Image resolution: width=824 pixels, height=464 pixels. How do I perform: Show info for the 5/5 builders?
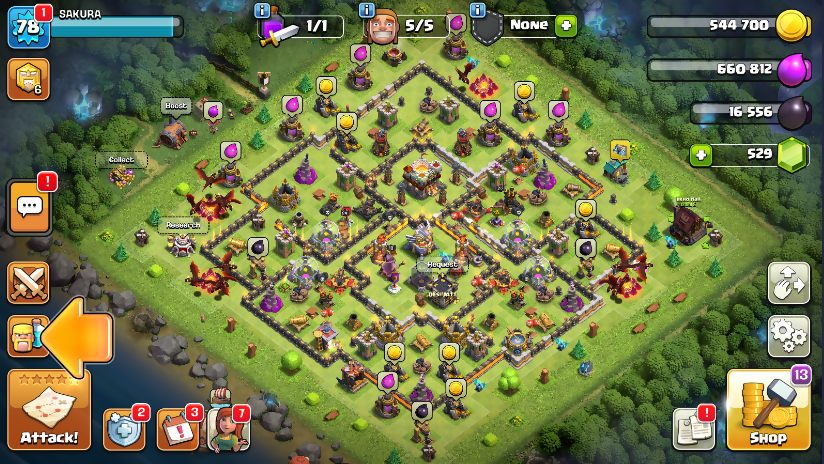pos(366,10)
